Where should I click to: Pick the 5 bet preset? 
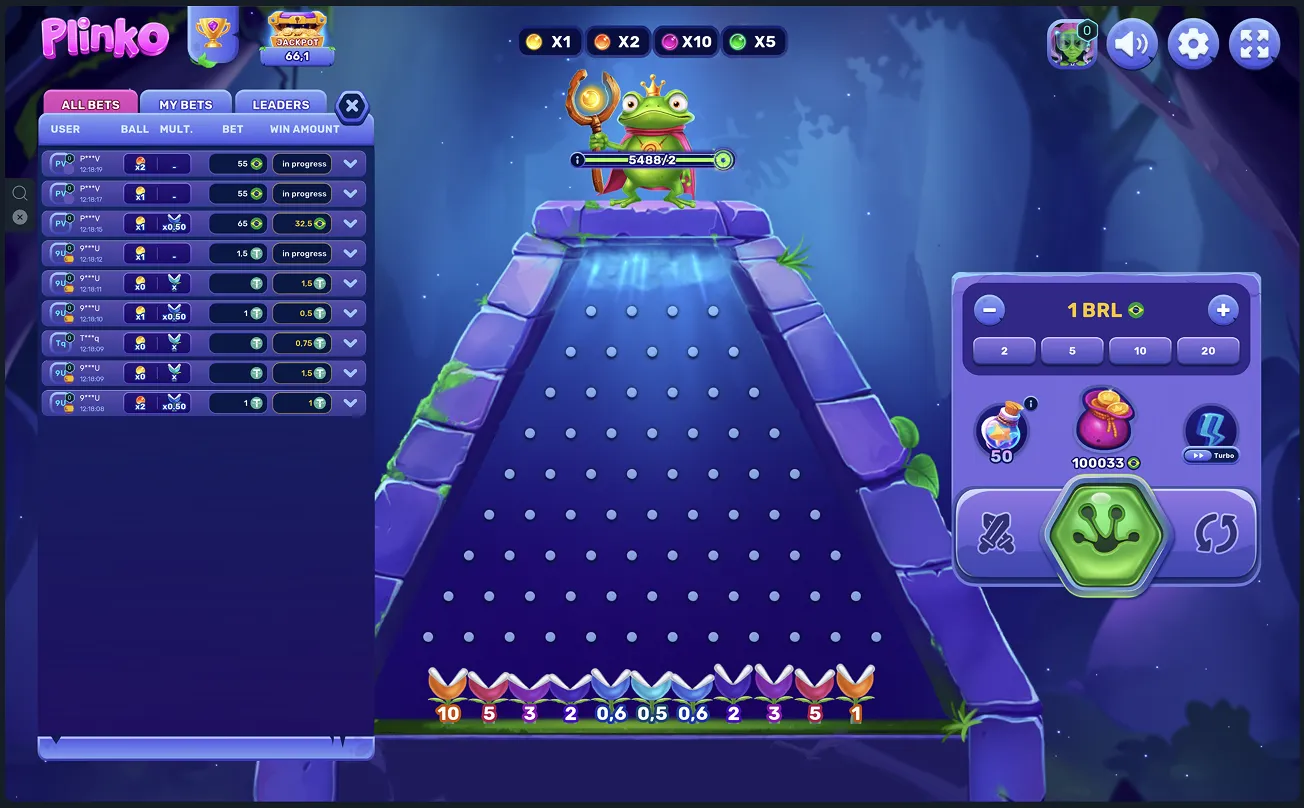point(1072,351)
